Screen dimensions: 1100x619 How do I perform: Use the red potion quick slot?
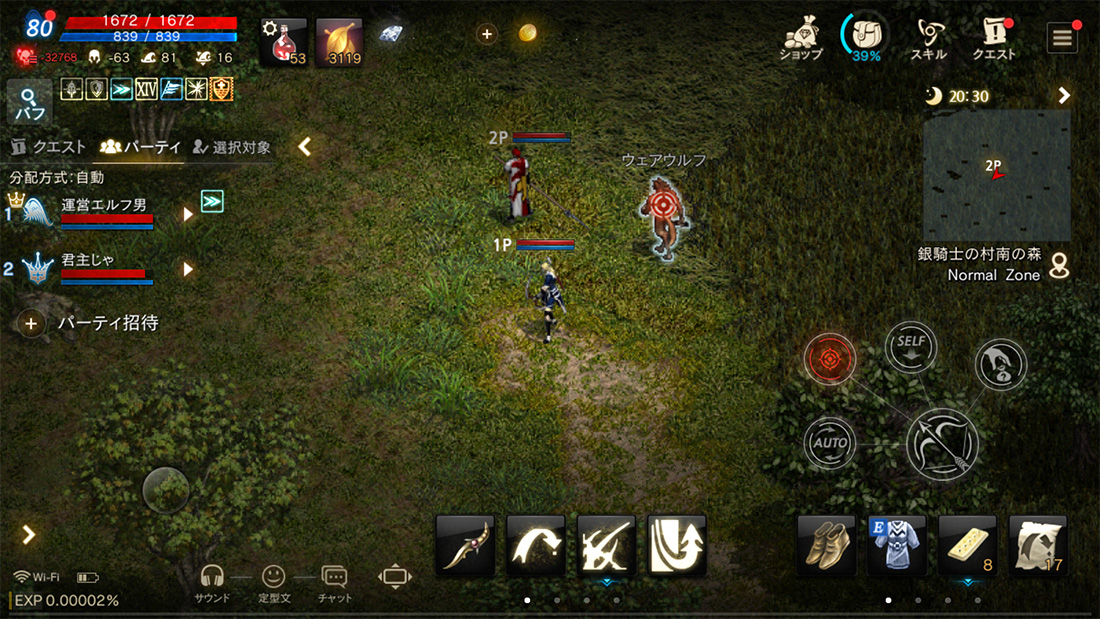(284, 42)
